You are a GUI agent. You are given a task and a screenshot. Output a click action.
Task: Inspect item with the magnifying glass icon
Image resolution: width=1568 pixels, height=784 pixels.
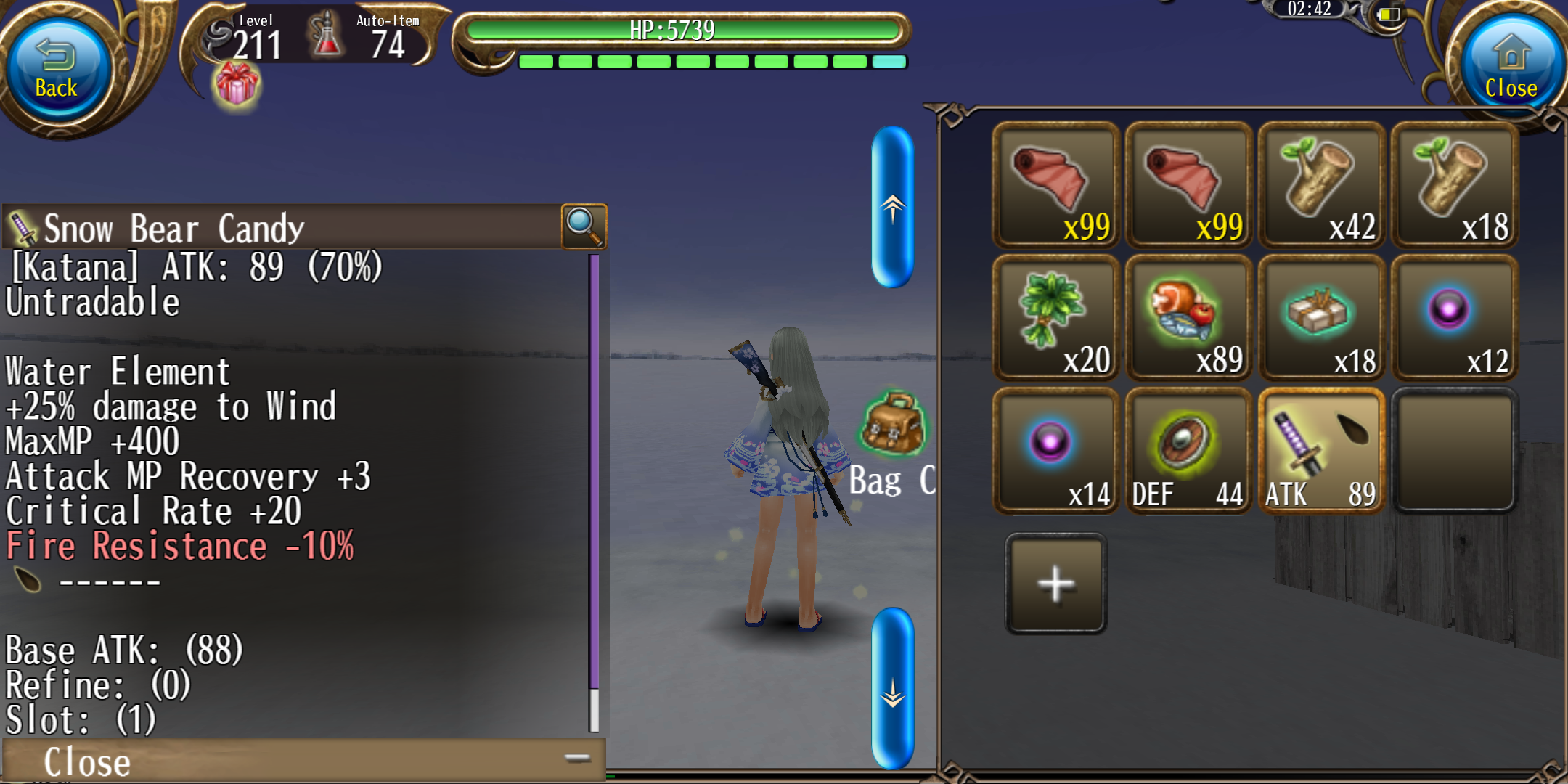tap(584, 226)
